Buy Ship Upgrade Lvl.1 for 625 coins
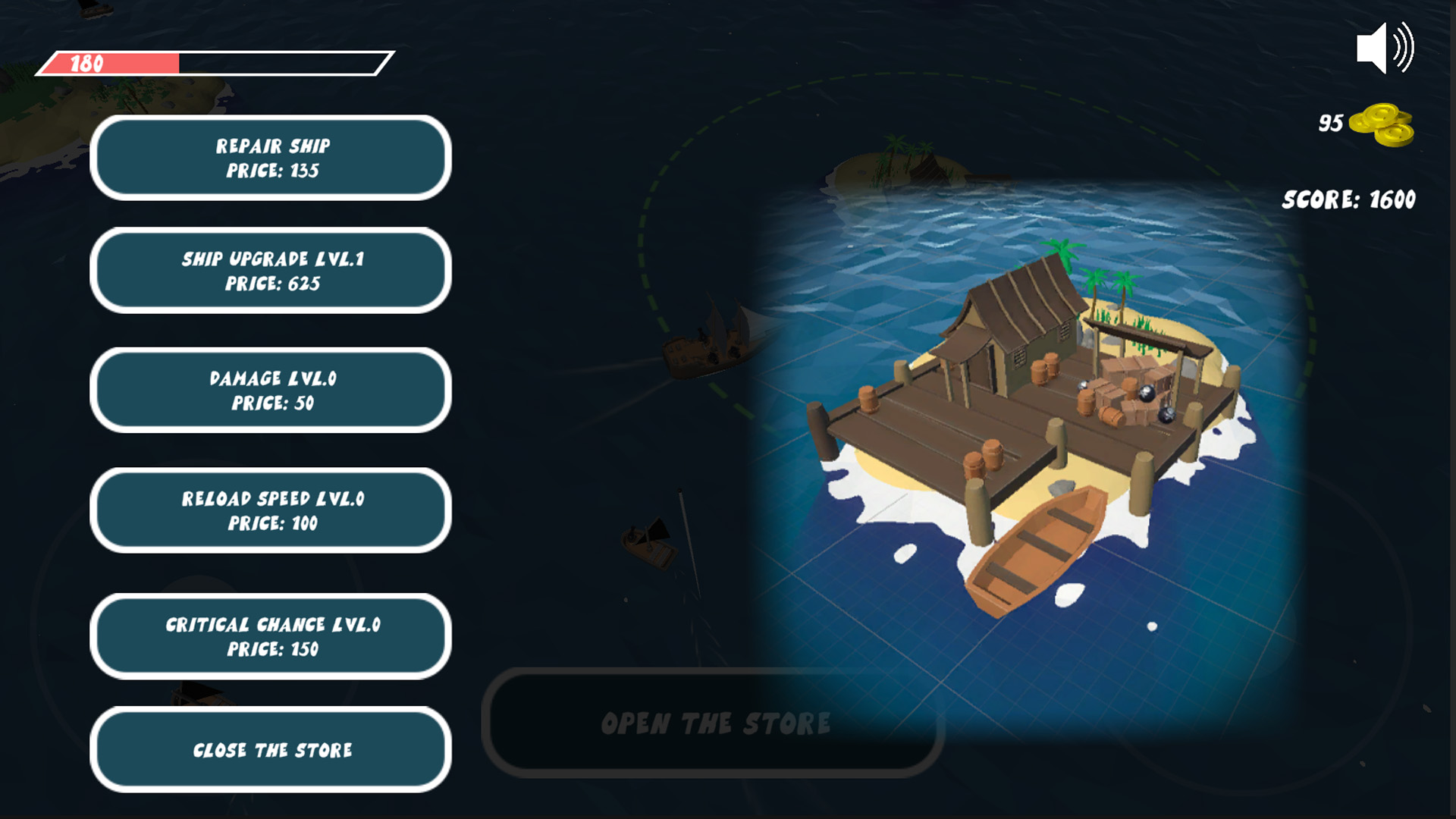1456x819 pixels. (270, 271)
